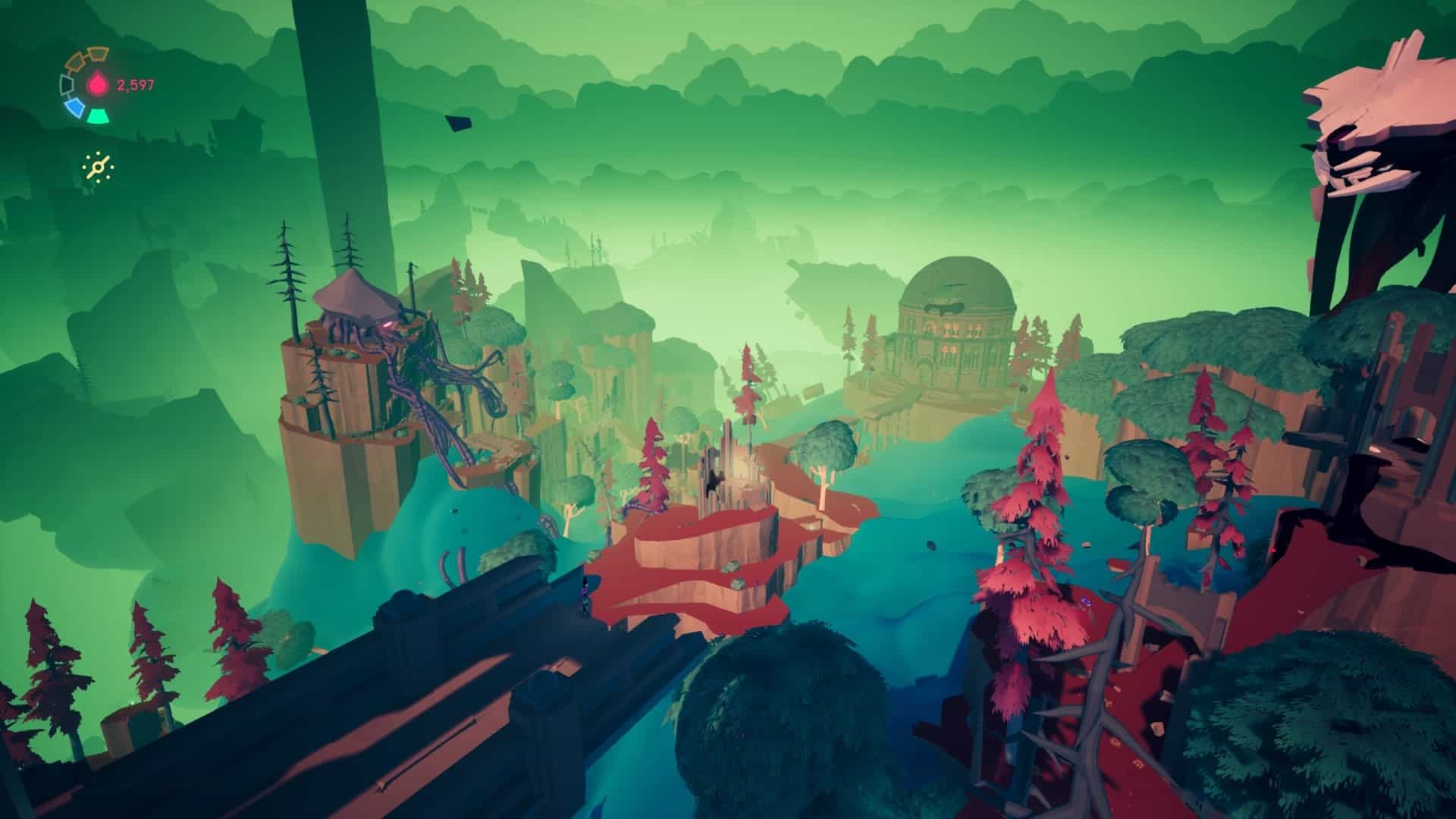Select the red plasma droplet icon
This screenshot has height=819, width=1456.
pos(99,85)
